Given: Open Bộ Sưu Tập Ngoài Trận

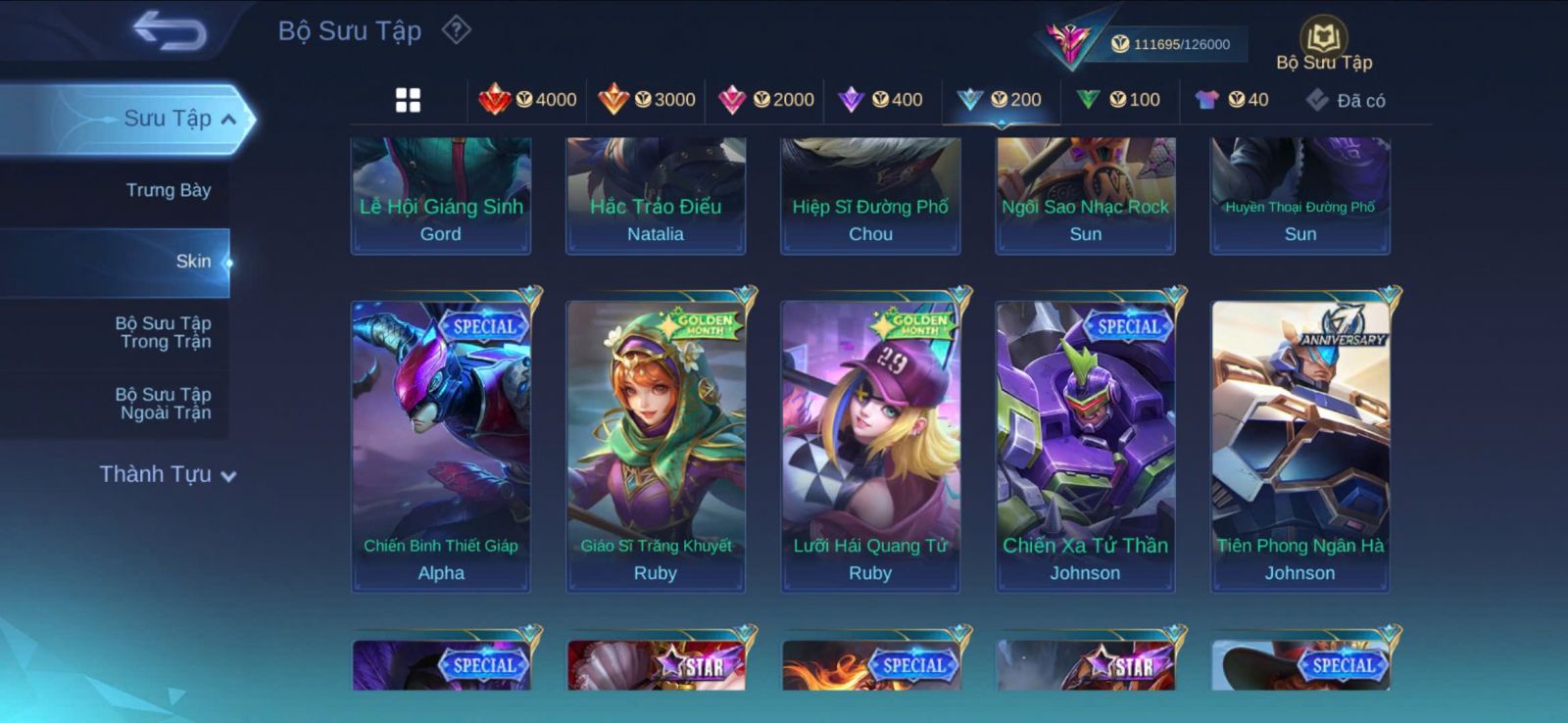Looking at the screenshot, I should 164,404.
